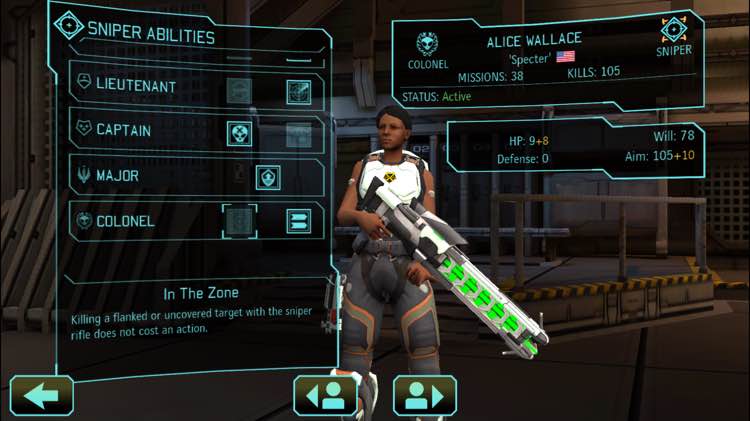Select the Captain's dimmed ability icon

click(298, 133)
